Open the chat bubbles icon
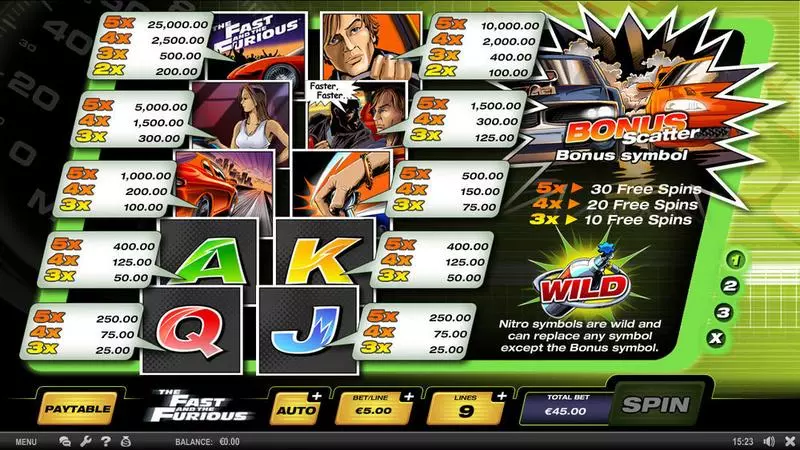 pyautogui.click(x=65, y=441)
